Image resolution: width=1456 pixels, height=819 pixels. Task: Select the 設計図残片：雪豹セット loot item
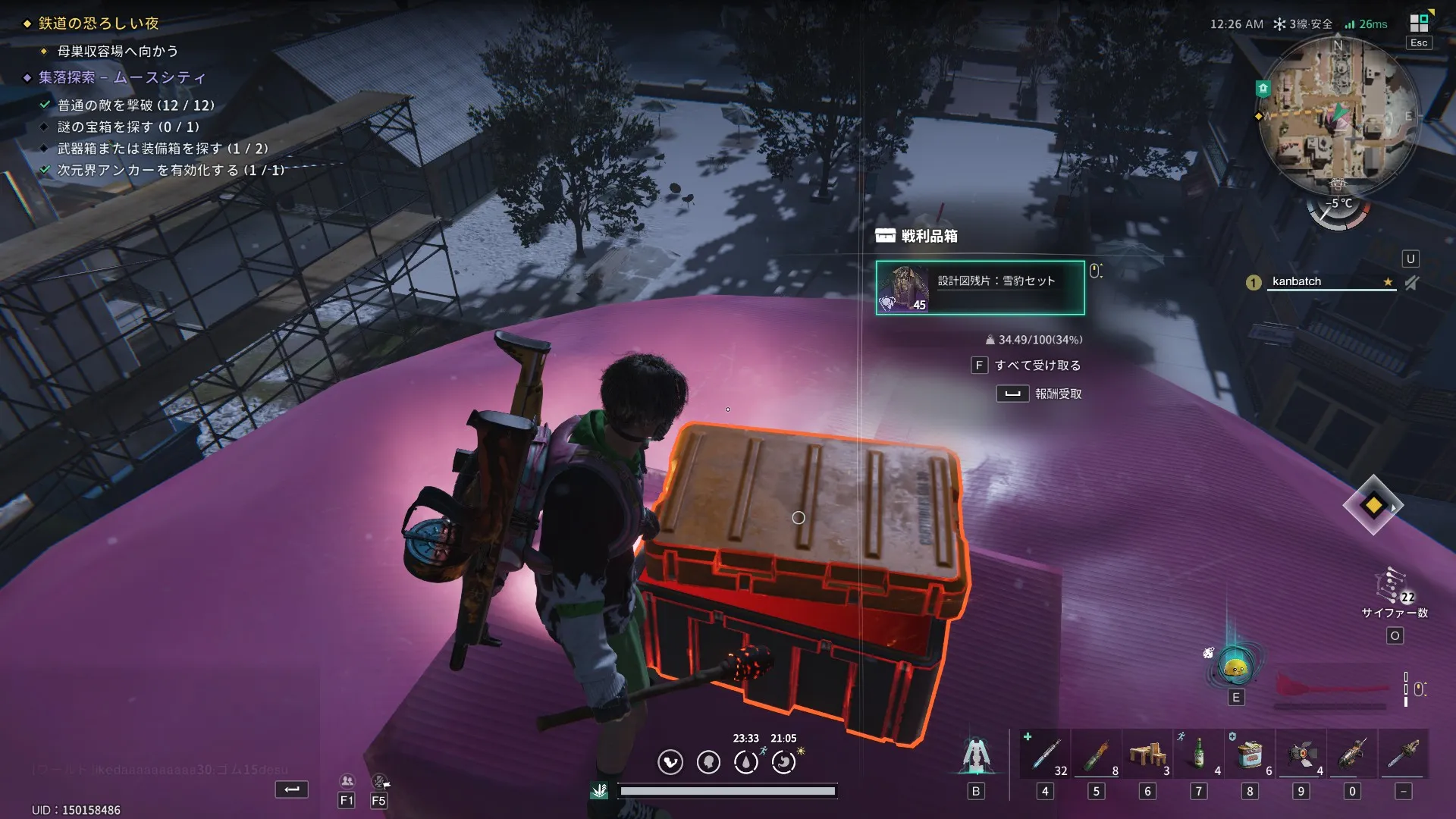click(980, 287)
